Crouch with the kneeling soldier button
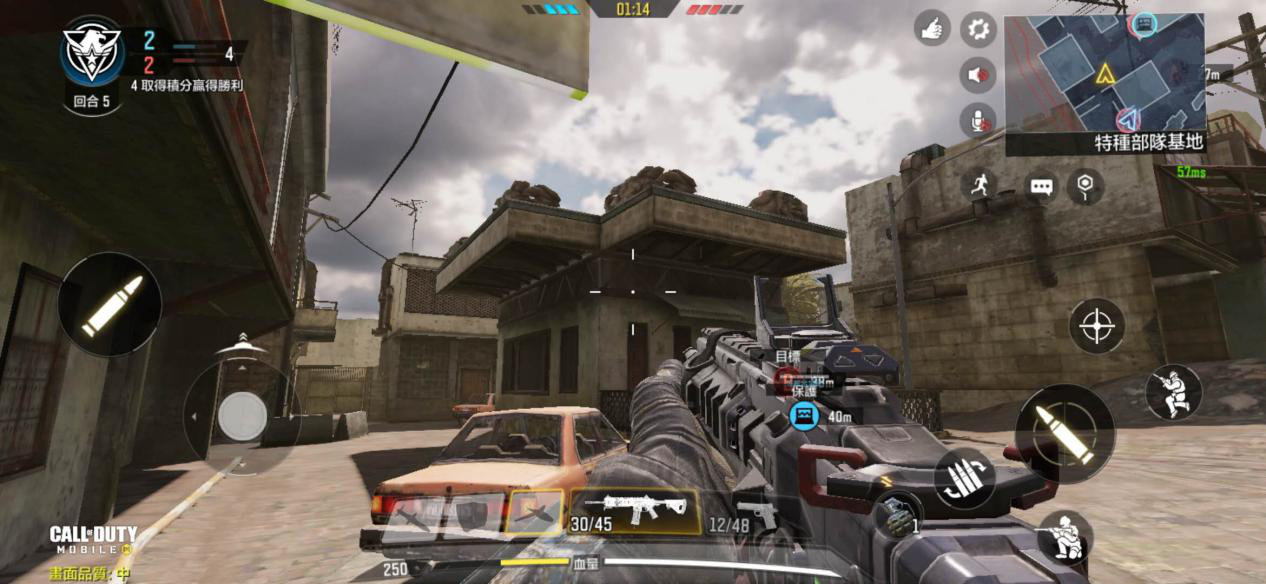Screen dimensions: 1266x584 point(1065,537)
